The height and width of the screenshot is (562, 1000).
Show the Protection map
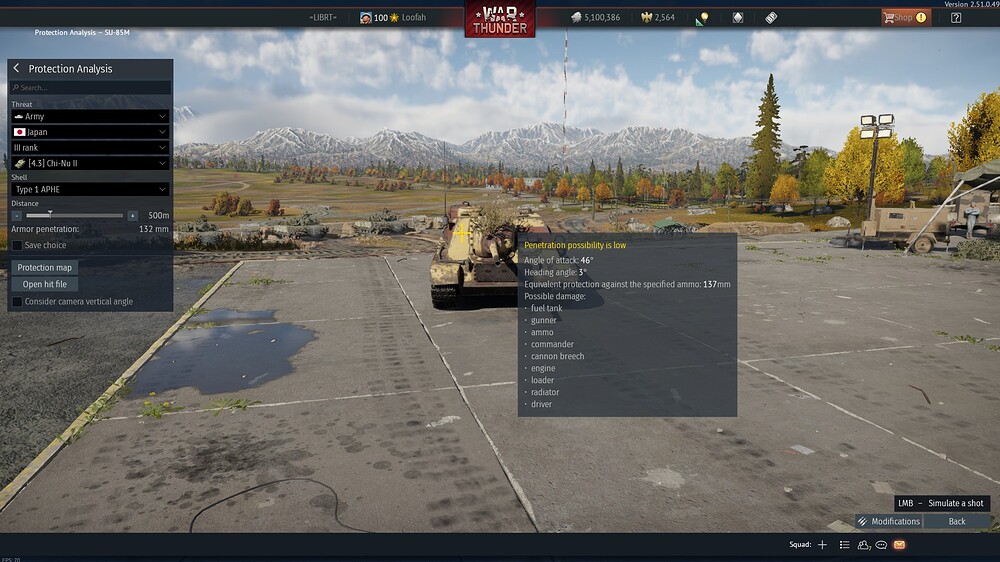pyautogui.click(x=47, y=268)
